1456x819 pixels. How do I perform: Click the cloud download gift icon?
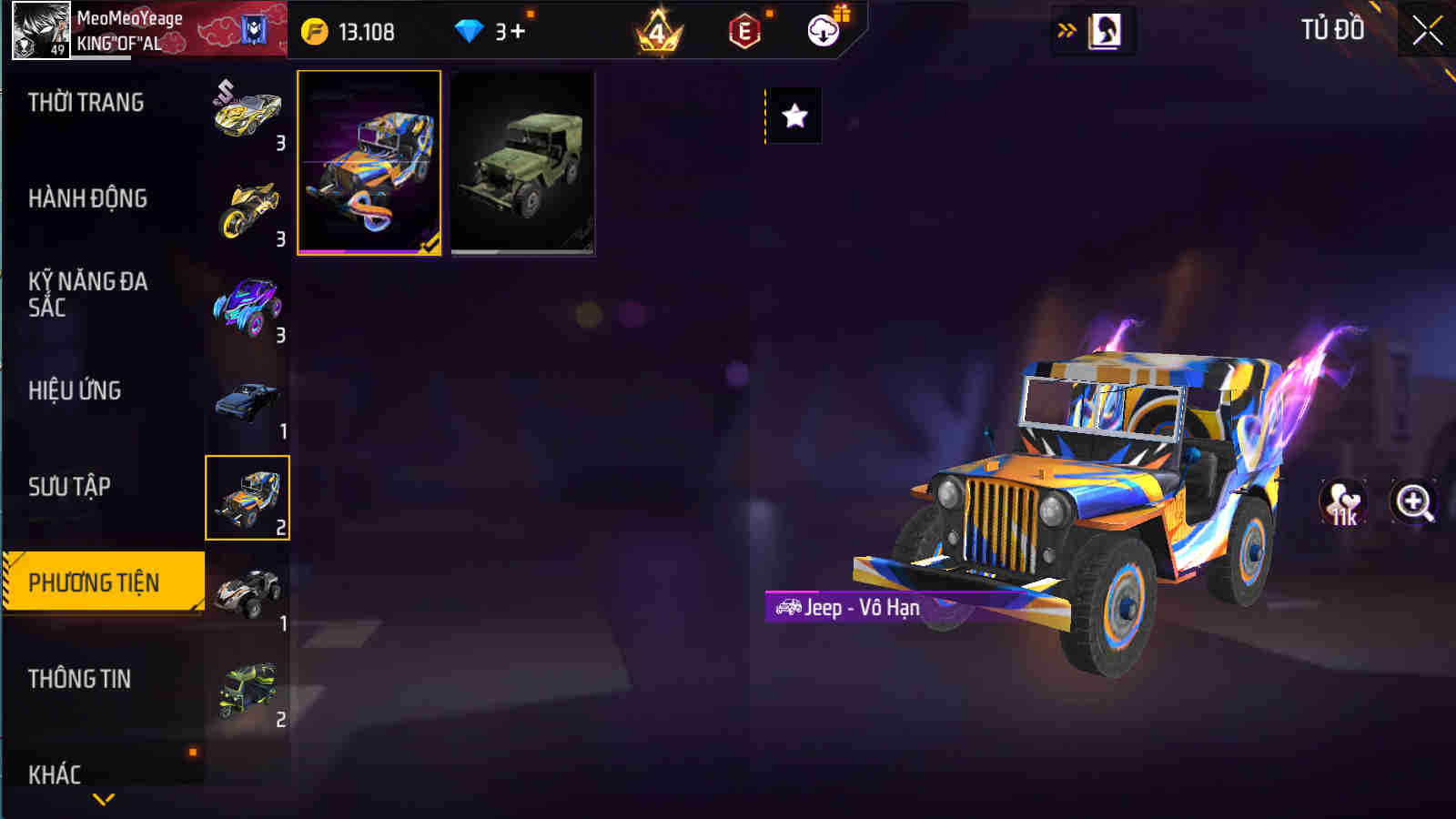(824, 29)
